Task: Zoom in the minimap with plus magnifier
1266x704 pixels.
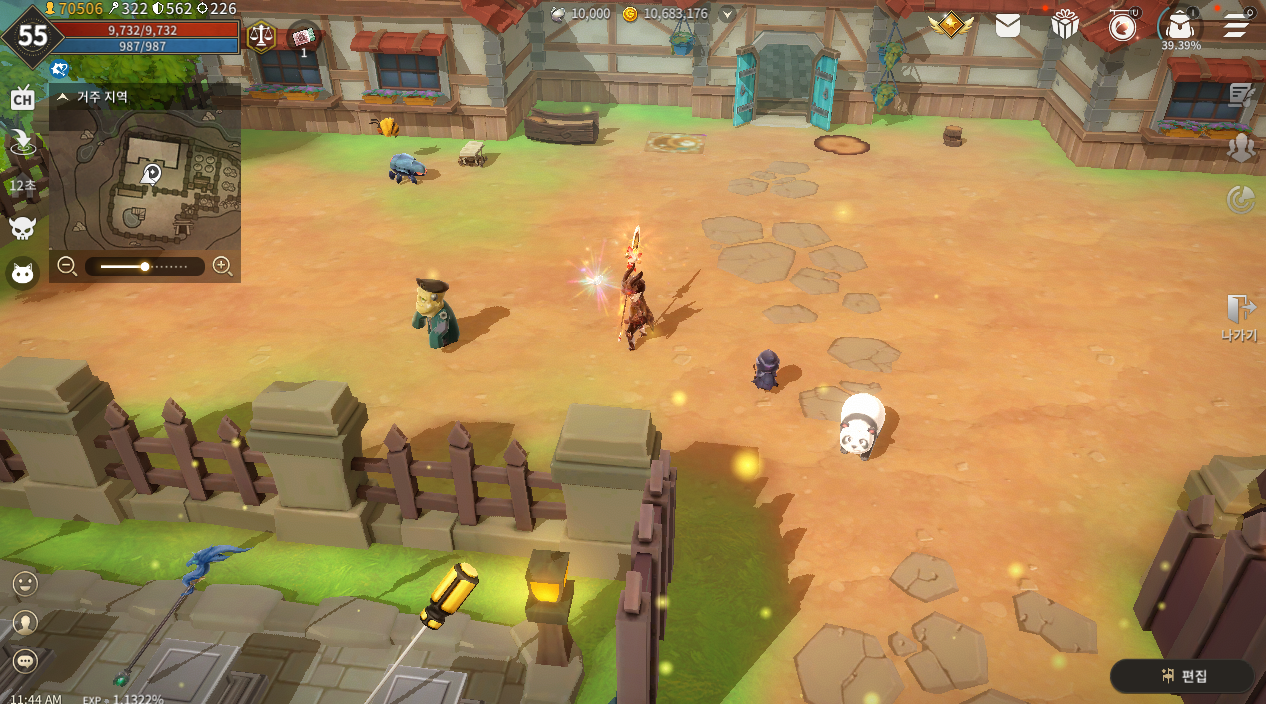Action: pyautogui.click(x=222, y=266)
